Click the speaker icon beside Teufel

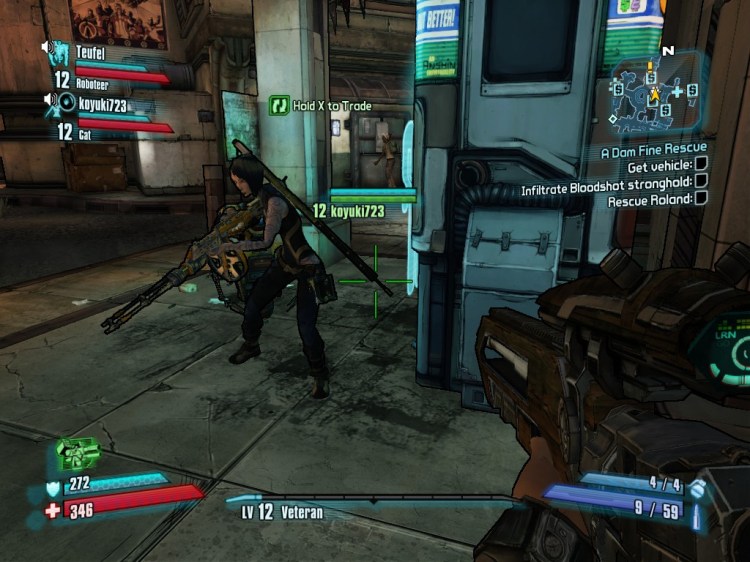[47, 47]
